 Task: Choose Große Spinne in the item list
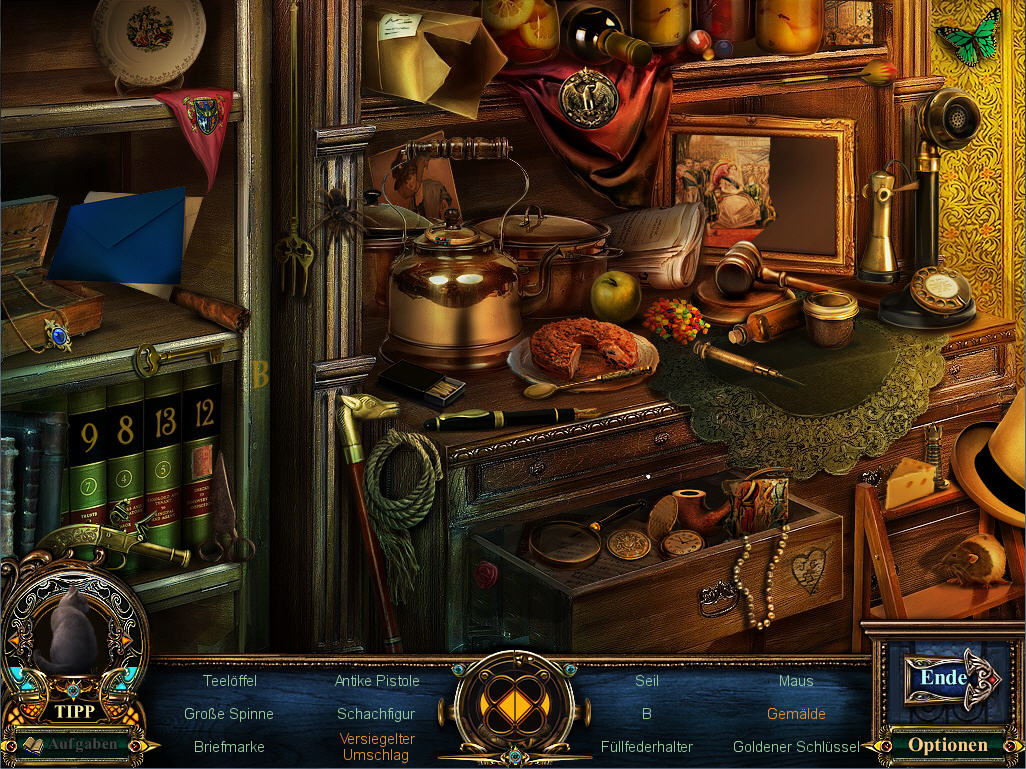coord(229,714)
